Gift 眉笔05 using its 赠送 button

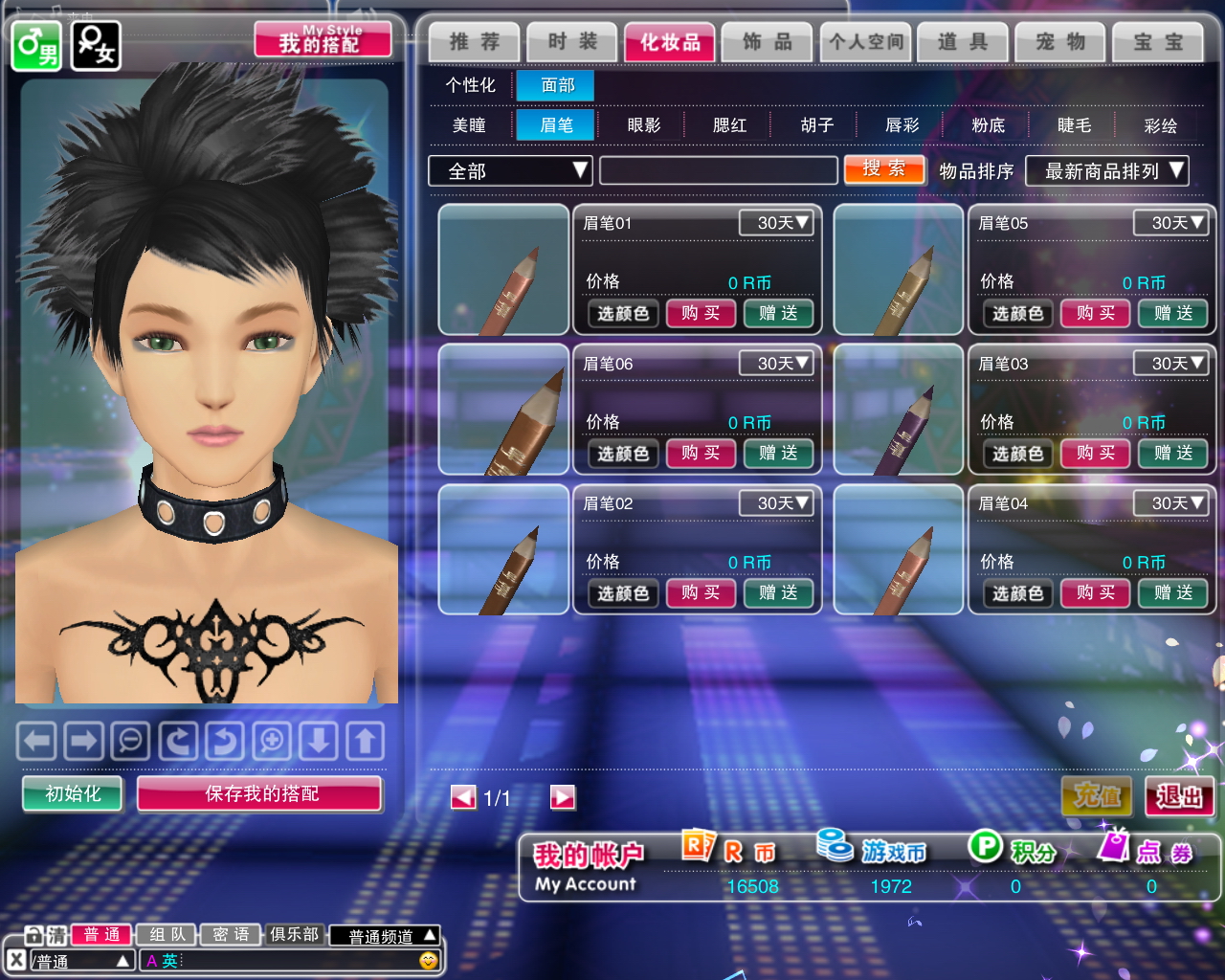click(1172, 313)
